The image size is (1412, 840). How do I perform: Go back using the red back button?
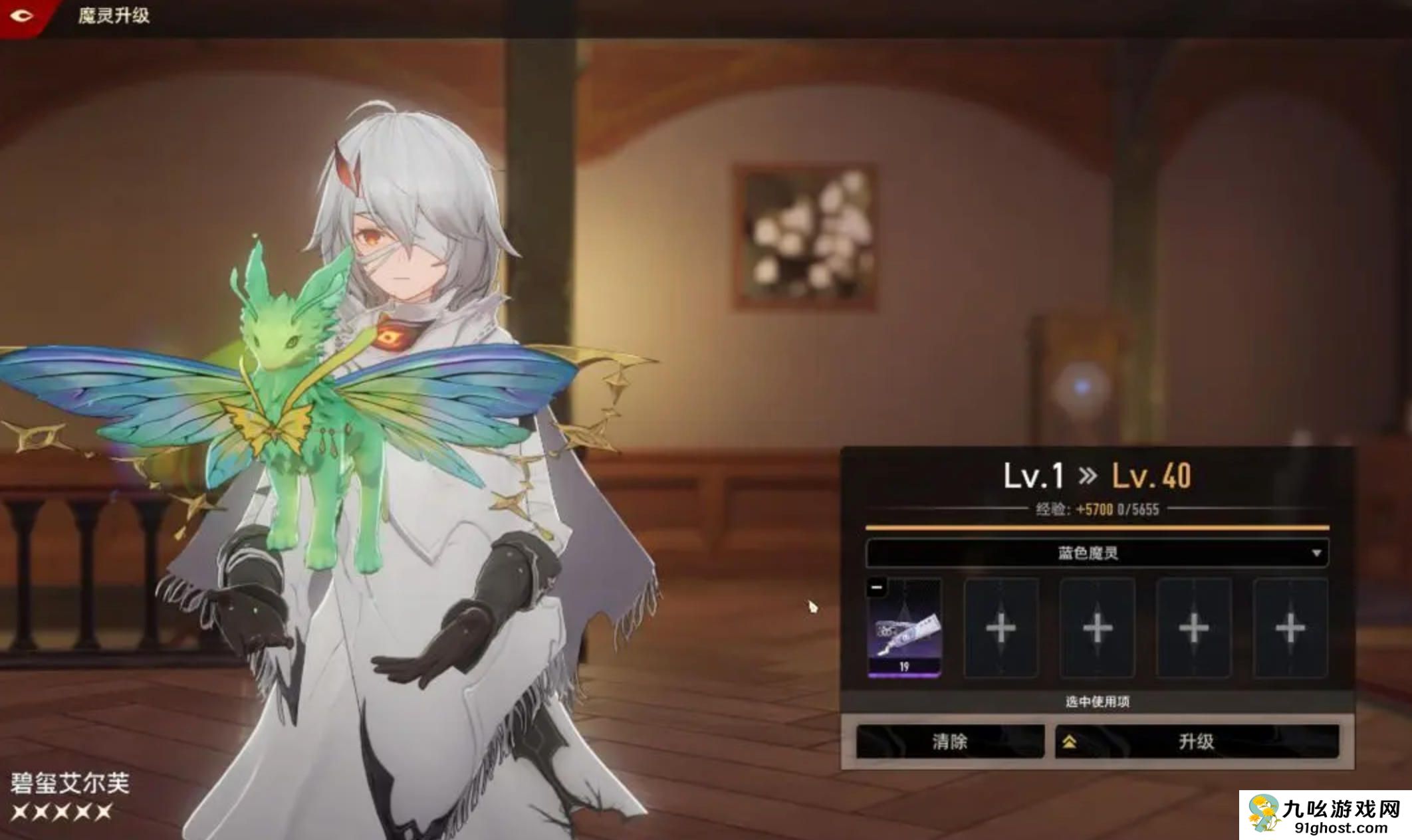coord(23,16)
